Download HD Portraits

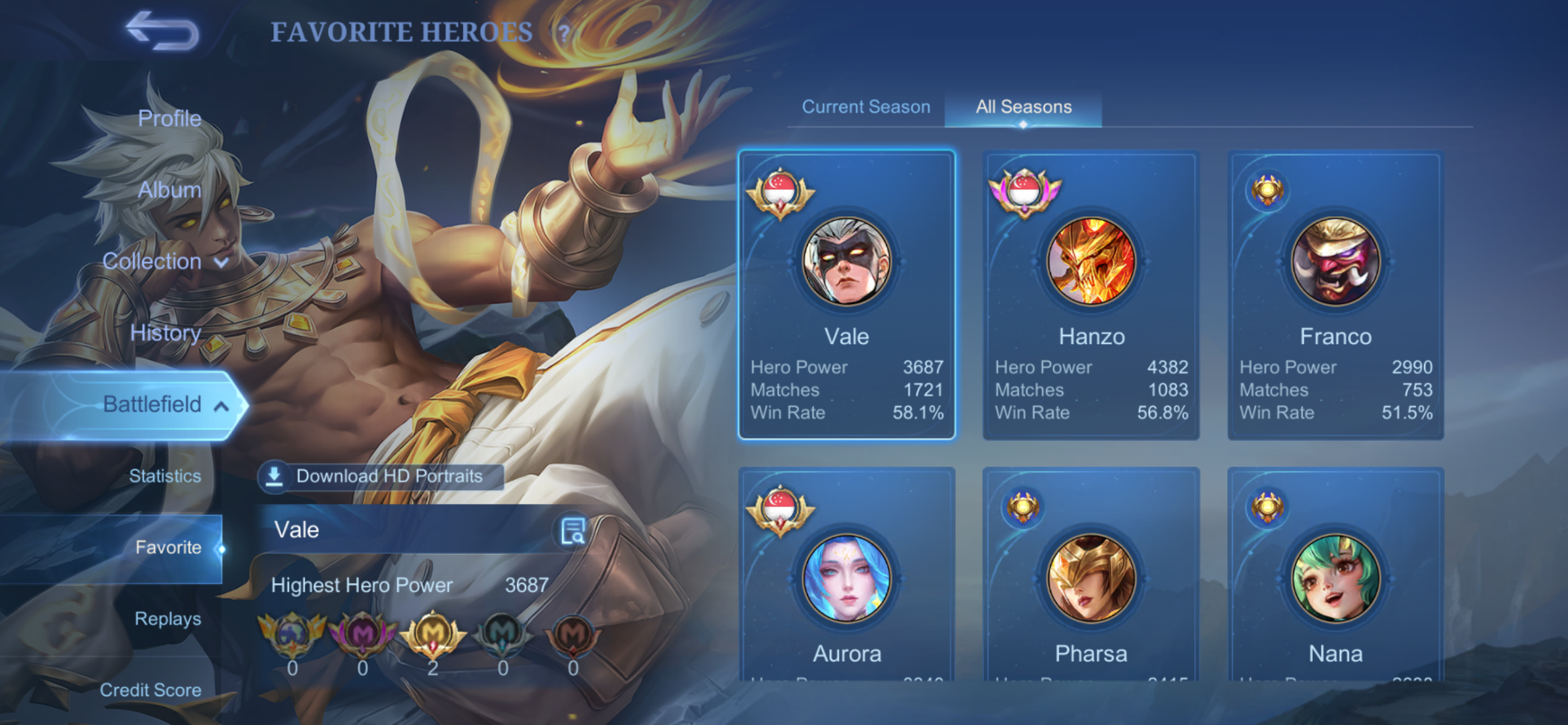tap(382, 476)
